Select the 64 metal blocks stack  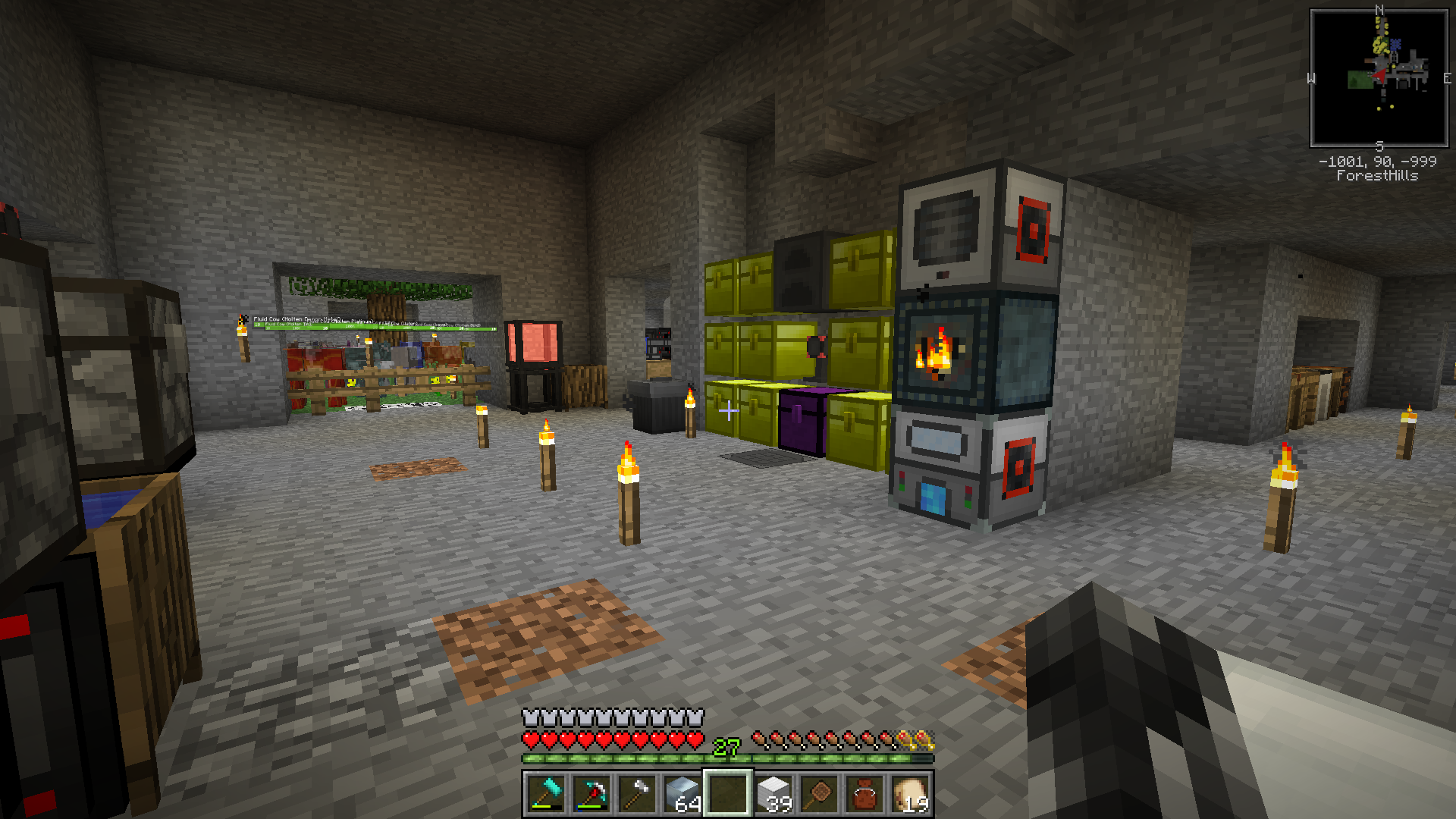682,794
